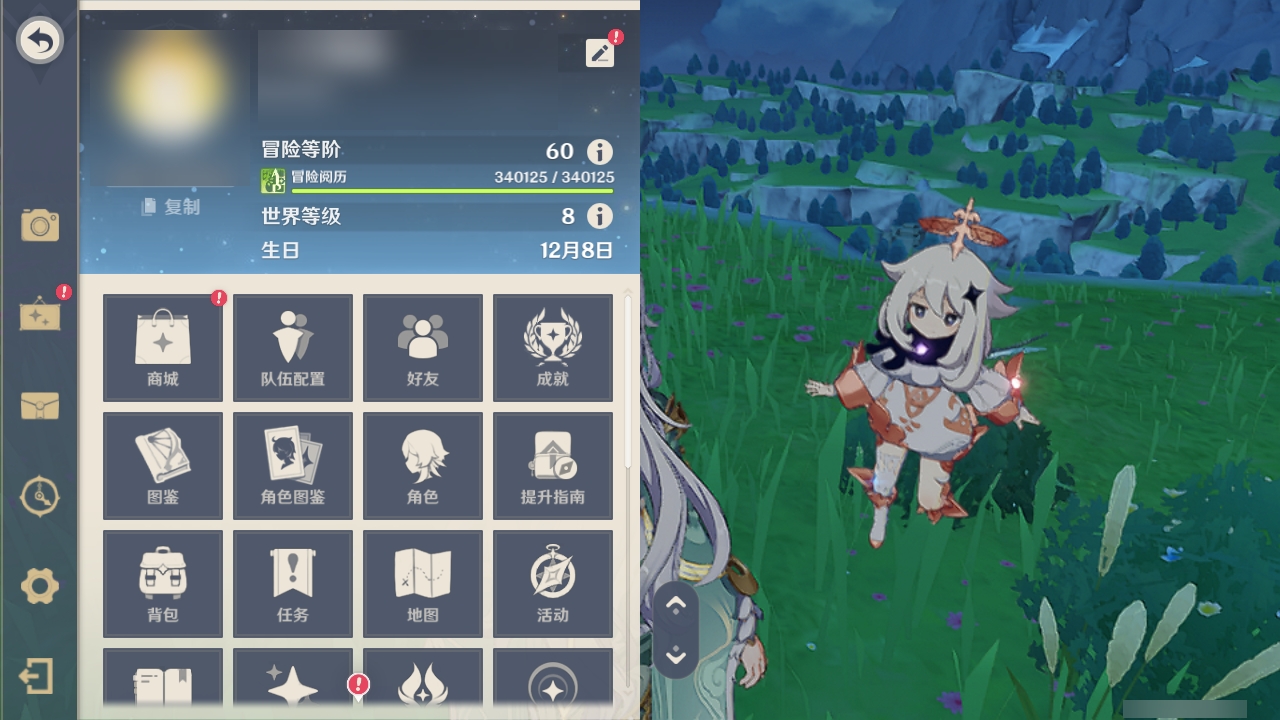
Task: Click the logout door icon
Action: click(38, 676)
